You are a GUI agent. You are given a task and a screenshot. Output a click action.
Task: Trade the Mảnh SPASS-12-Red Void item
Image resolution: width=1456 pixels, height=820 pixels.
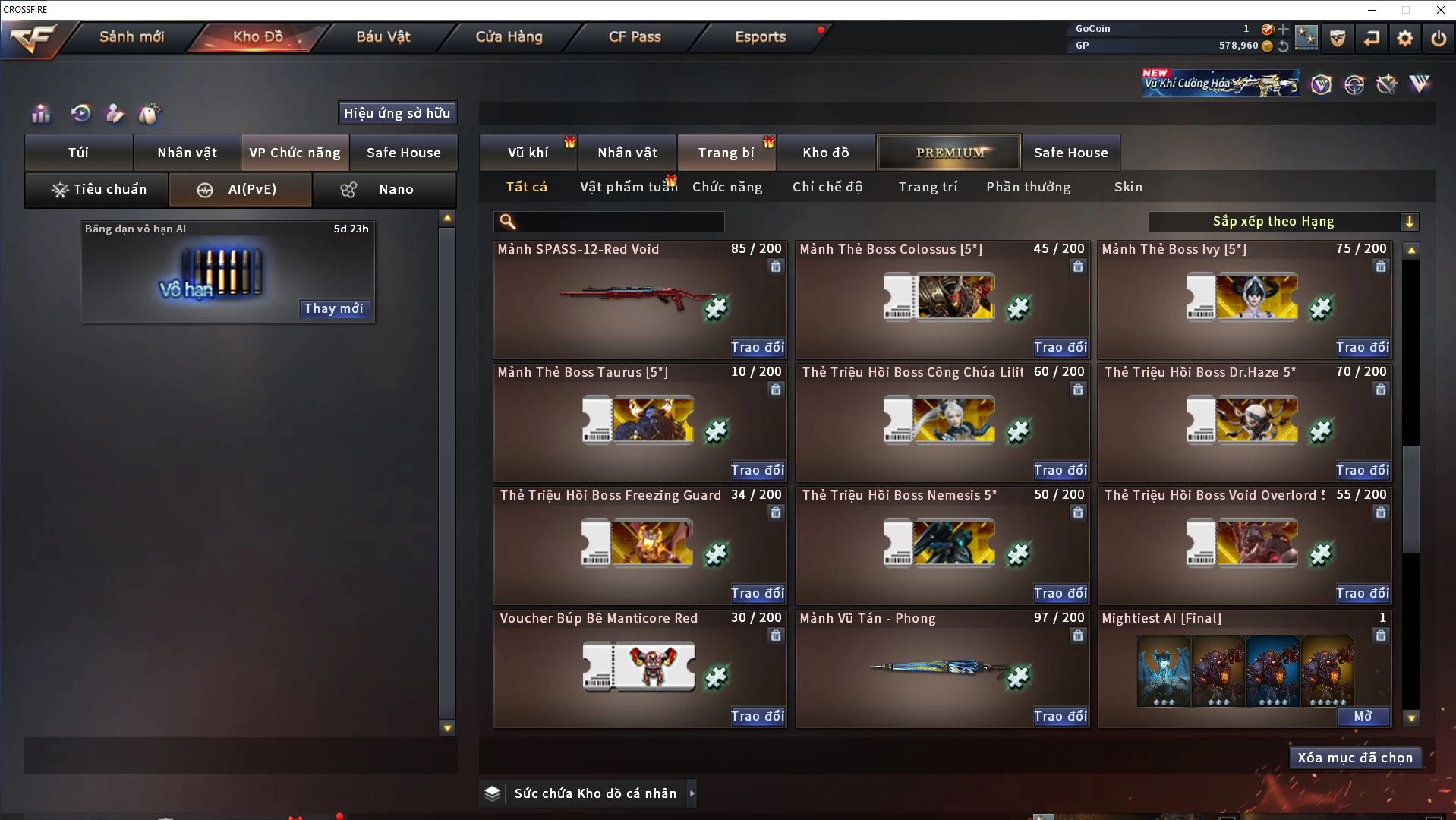coord(757,347)
